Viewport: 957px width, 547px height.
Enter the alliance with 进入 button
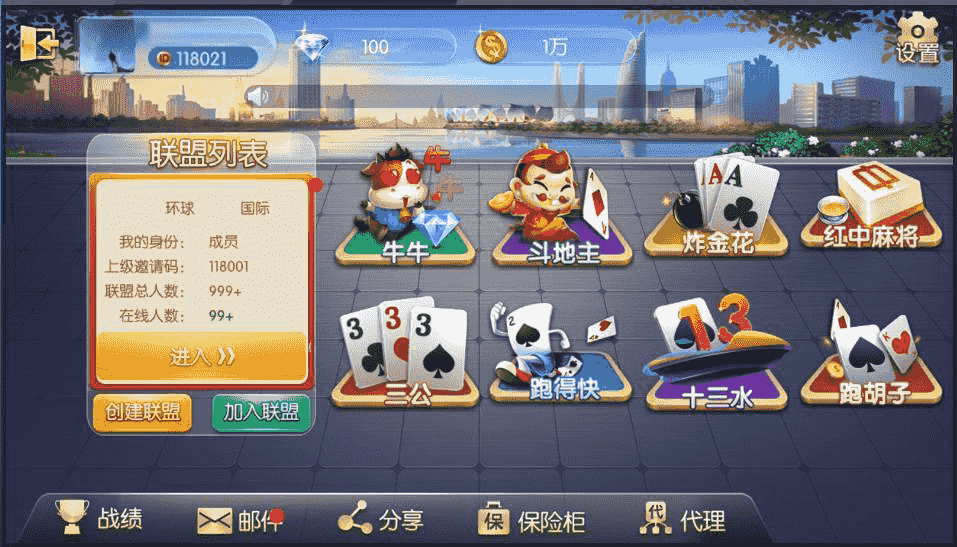coord(201,357)
